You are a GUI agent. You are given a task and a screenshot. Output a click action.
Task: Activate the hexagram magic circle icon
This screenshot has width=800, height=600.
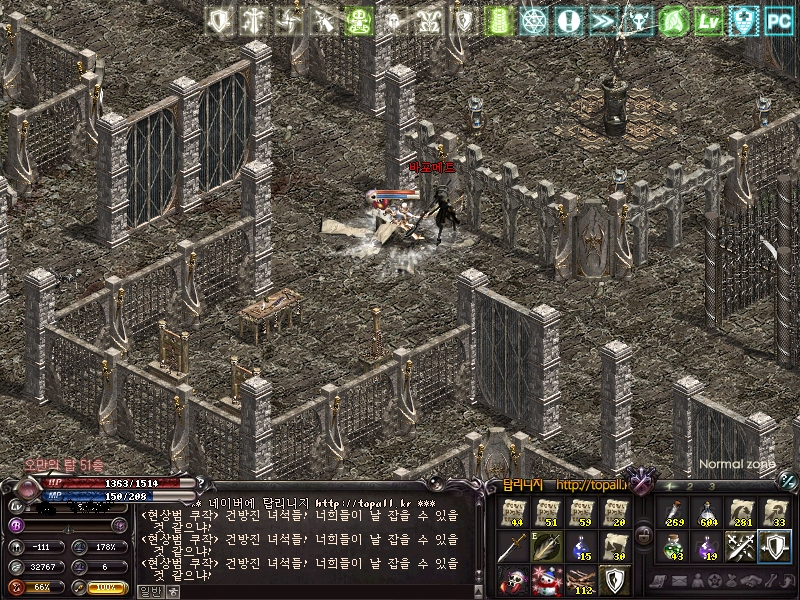pyautogui.click(x=534, y=21)
